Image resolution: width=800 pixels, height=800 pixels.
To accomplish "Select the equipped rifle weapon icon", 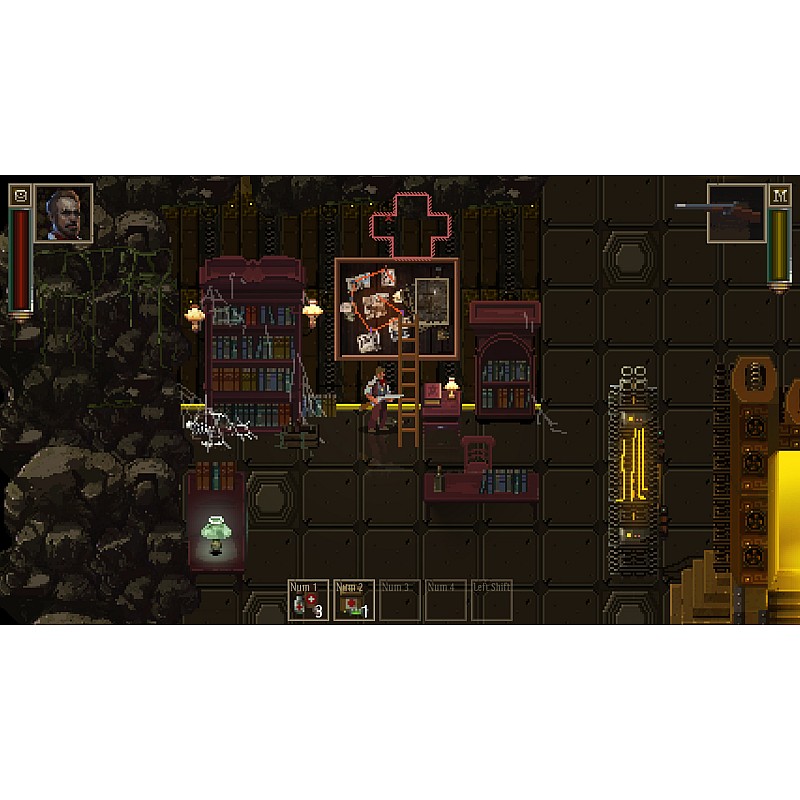I will point(735,213).
